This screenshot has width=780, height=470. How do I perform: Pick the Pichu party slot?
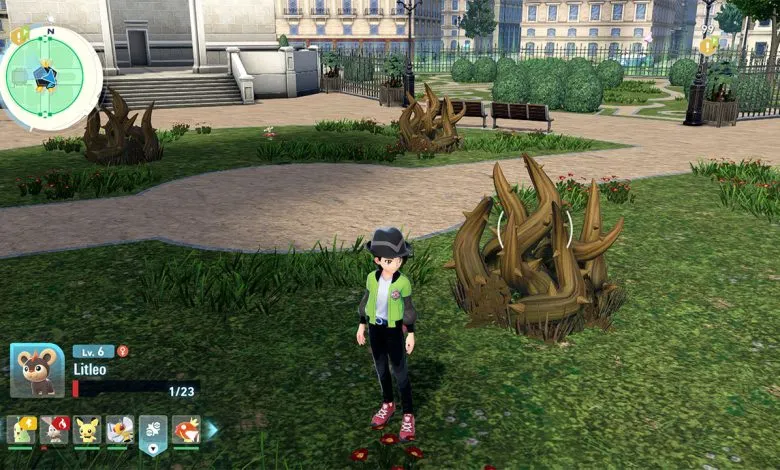click(87, 430)
